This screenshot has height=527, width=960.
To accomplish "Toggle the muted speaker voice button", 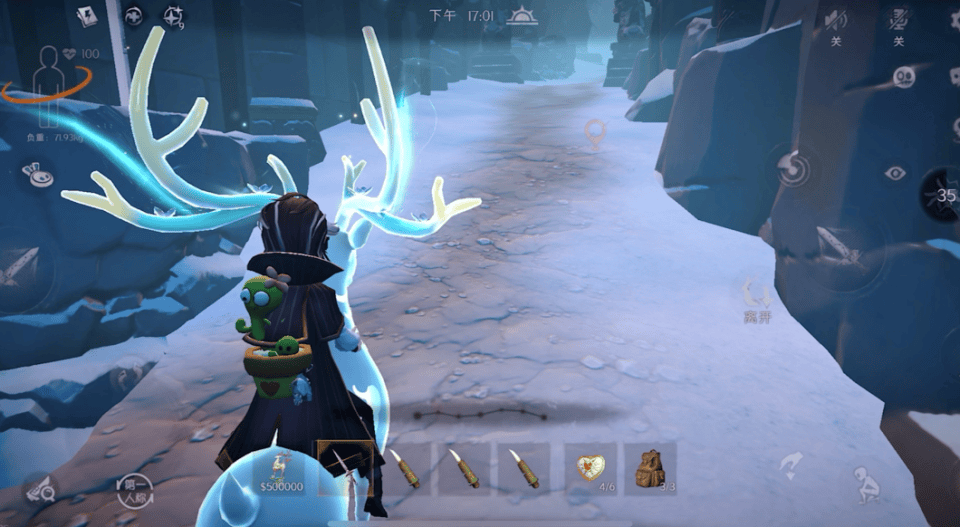I will tap(836, 20).
